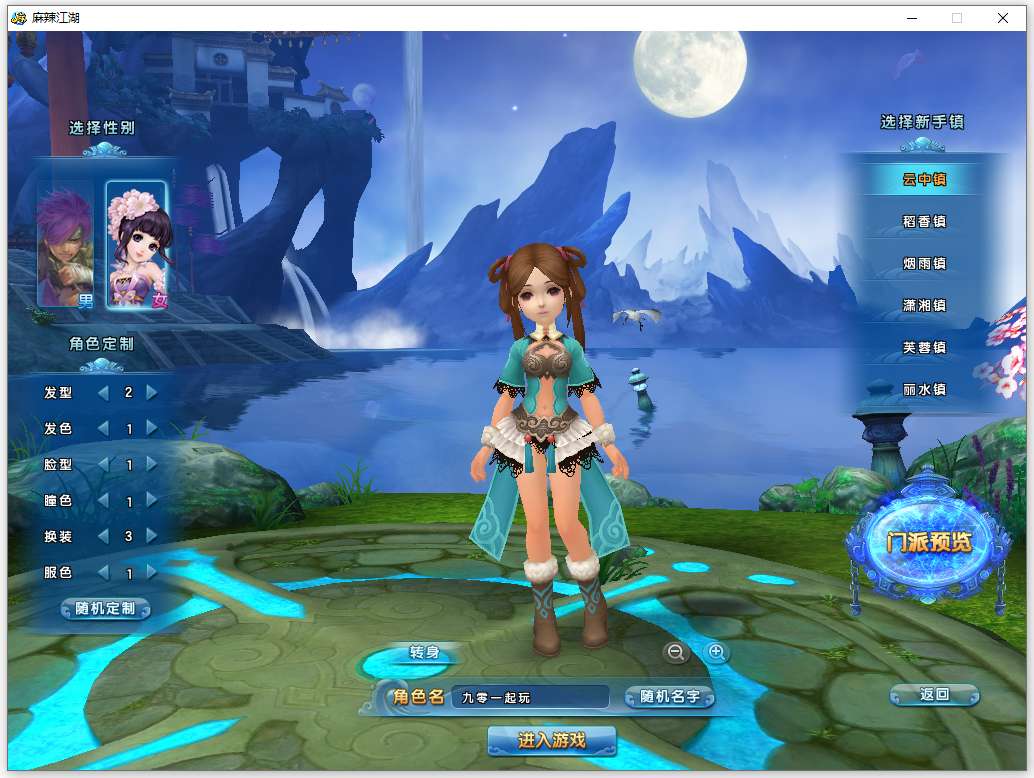Image resolution: width=1034 pixels, height=778 pixels.
Task: Go back using the 返回 button
Action: point(934,694)
